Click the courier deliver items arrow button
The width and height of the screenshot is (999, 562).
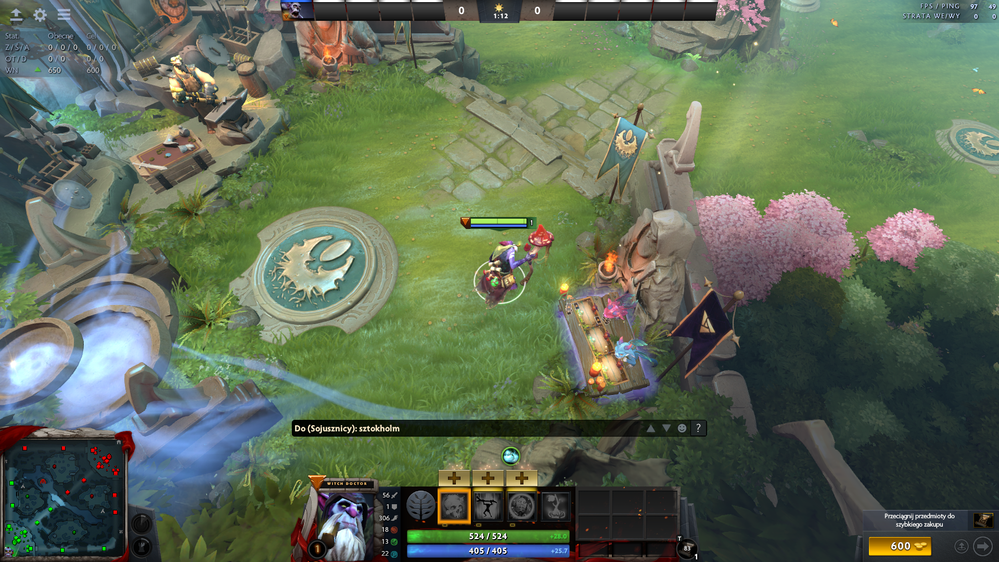[x=982, y=546]
